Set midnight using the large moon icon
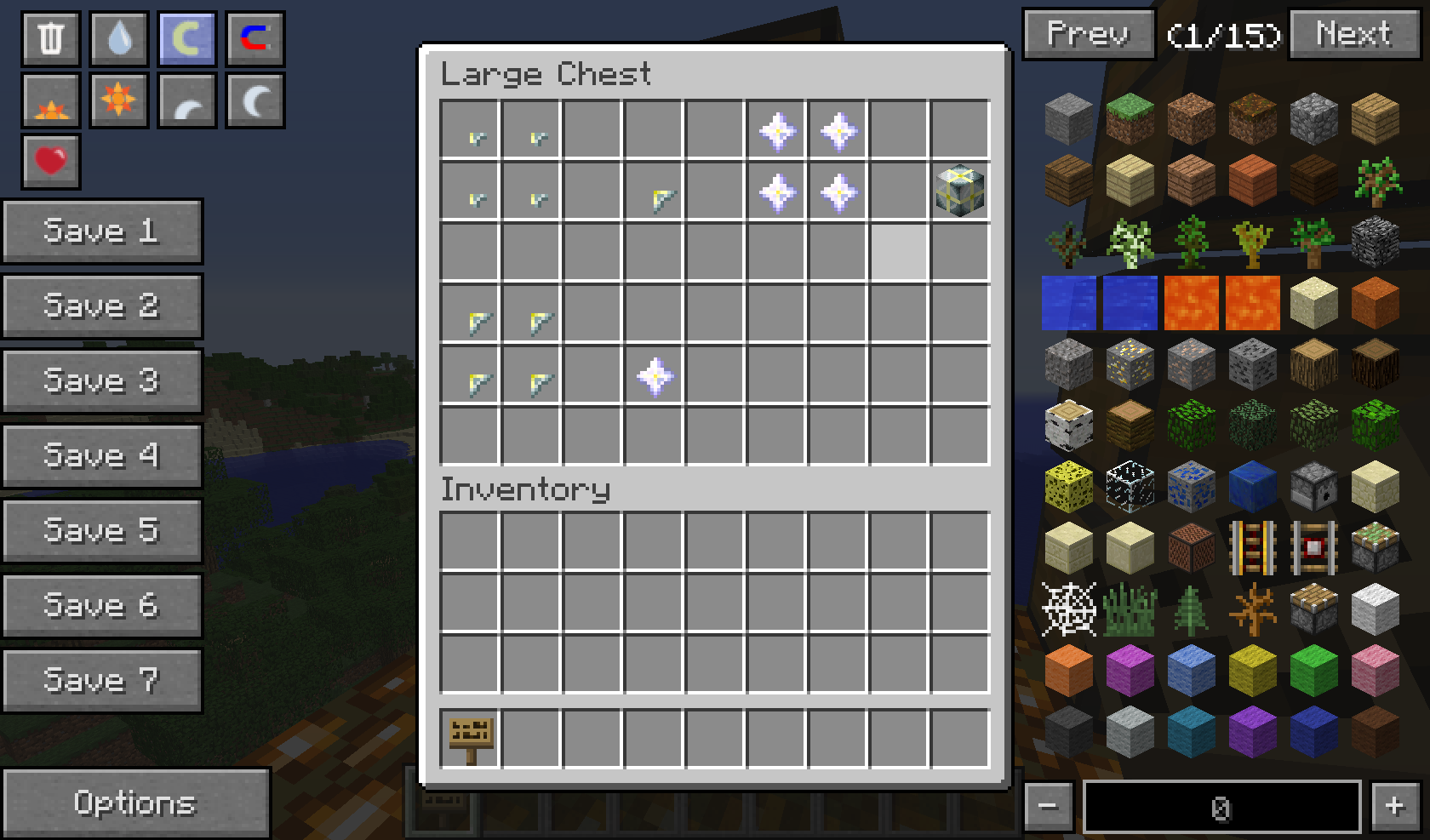 tap(255, 99)
